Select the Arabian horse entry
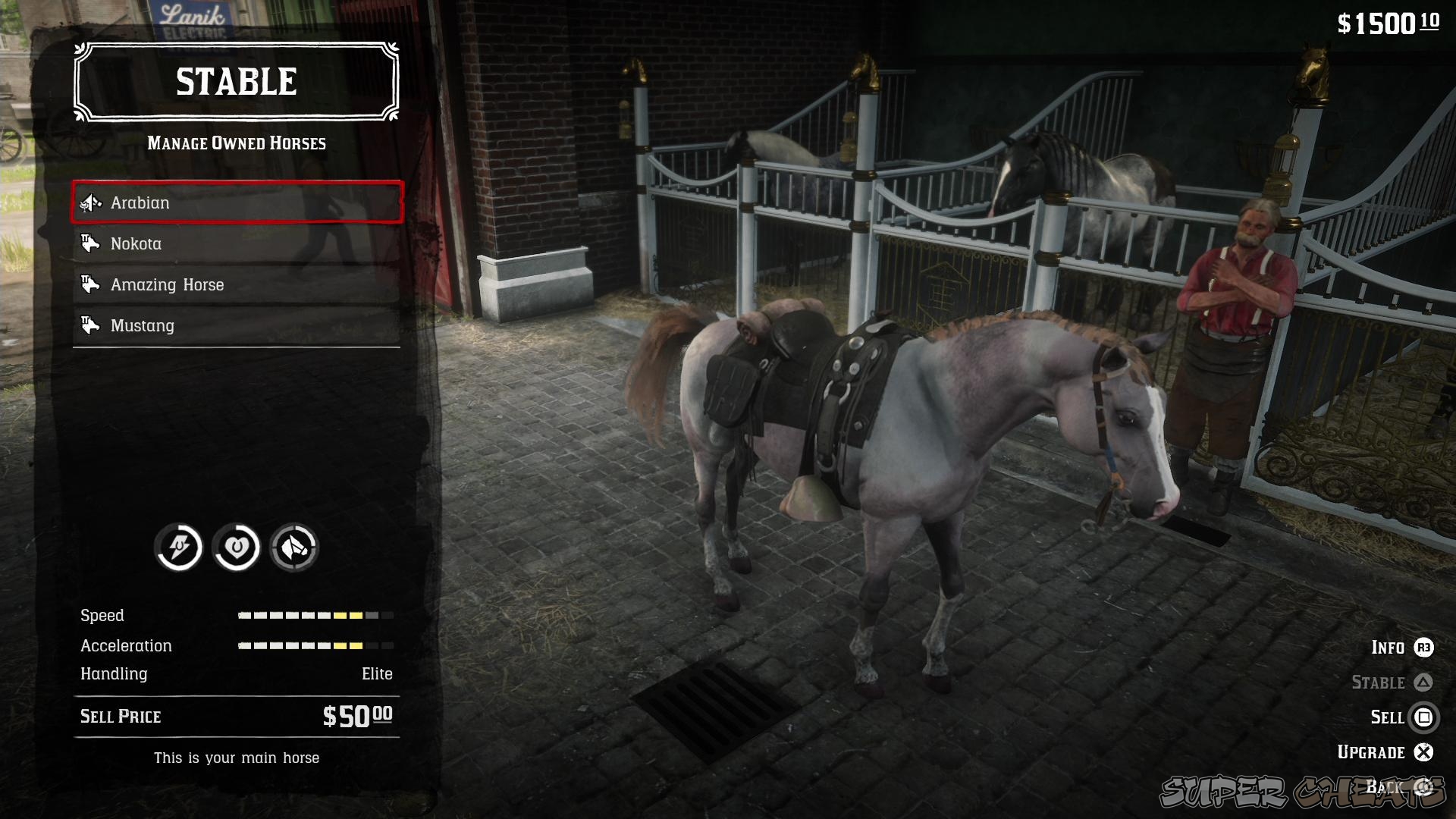1456x819 pixels. click(x=235, y=202)
